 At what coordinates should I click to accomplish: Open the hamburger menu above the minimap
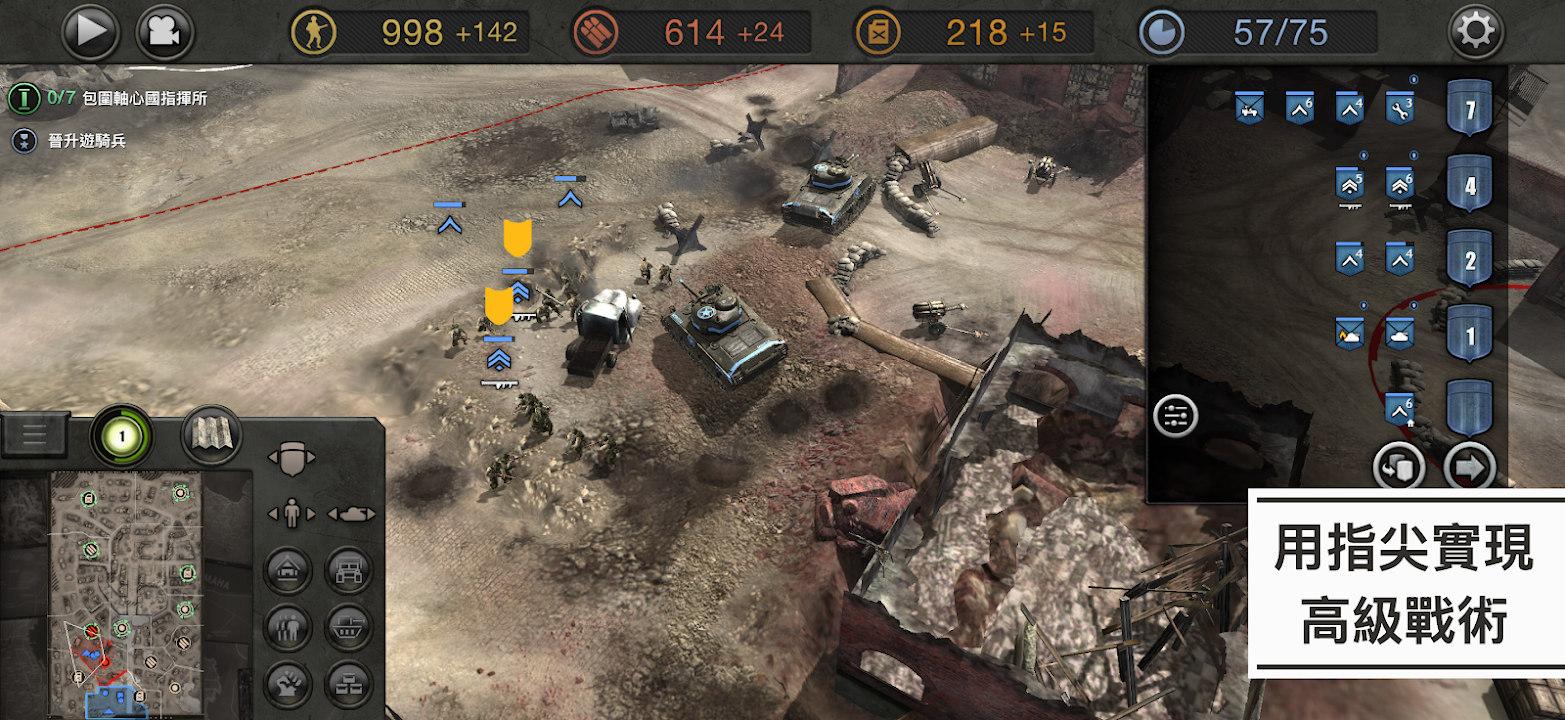coord(35,433)
